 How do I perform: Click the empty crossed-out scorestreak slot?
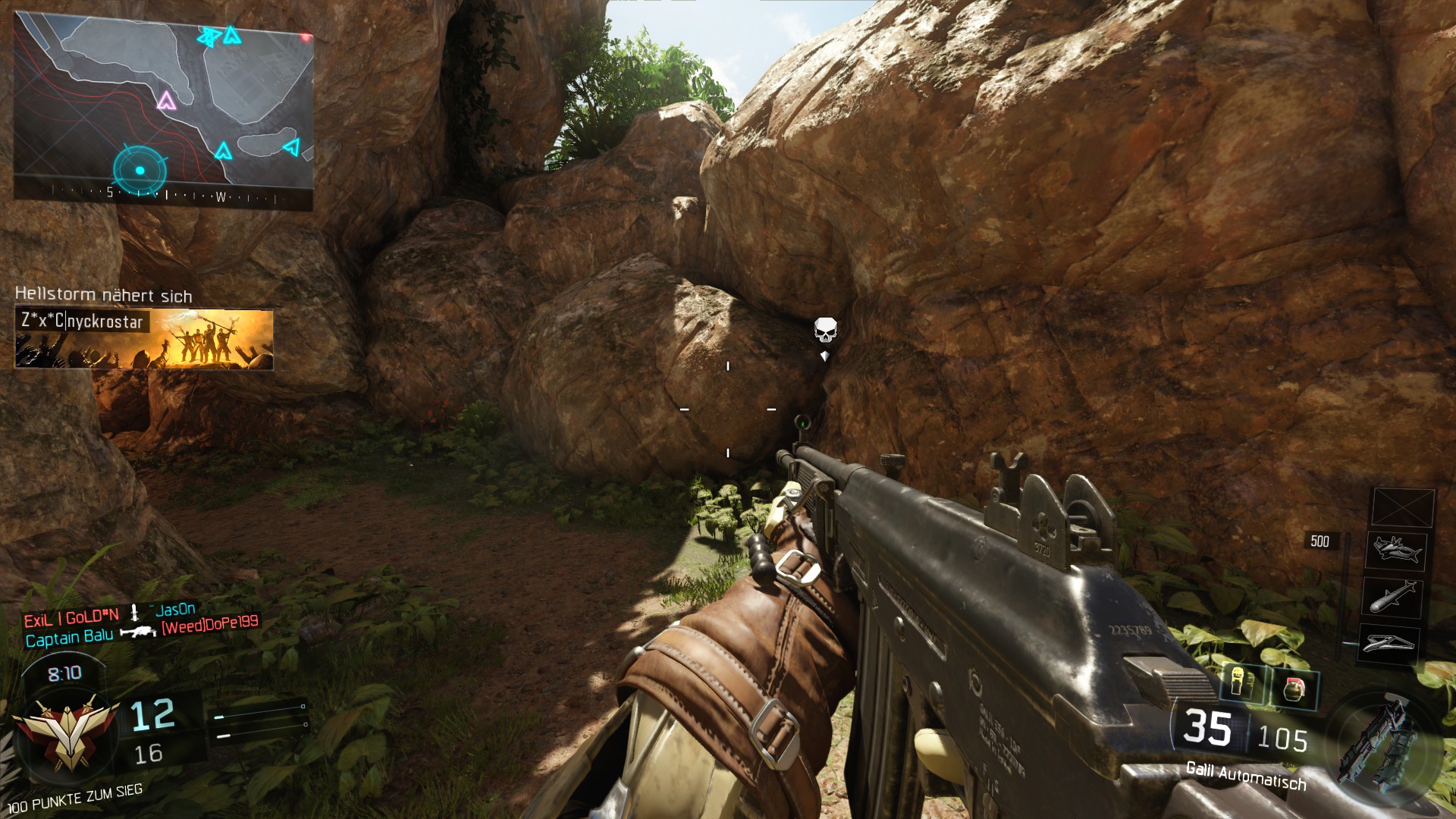(x=1402, y=507)
